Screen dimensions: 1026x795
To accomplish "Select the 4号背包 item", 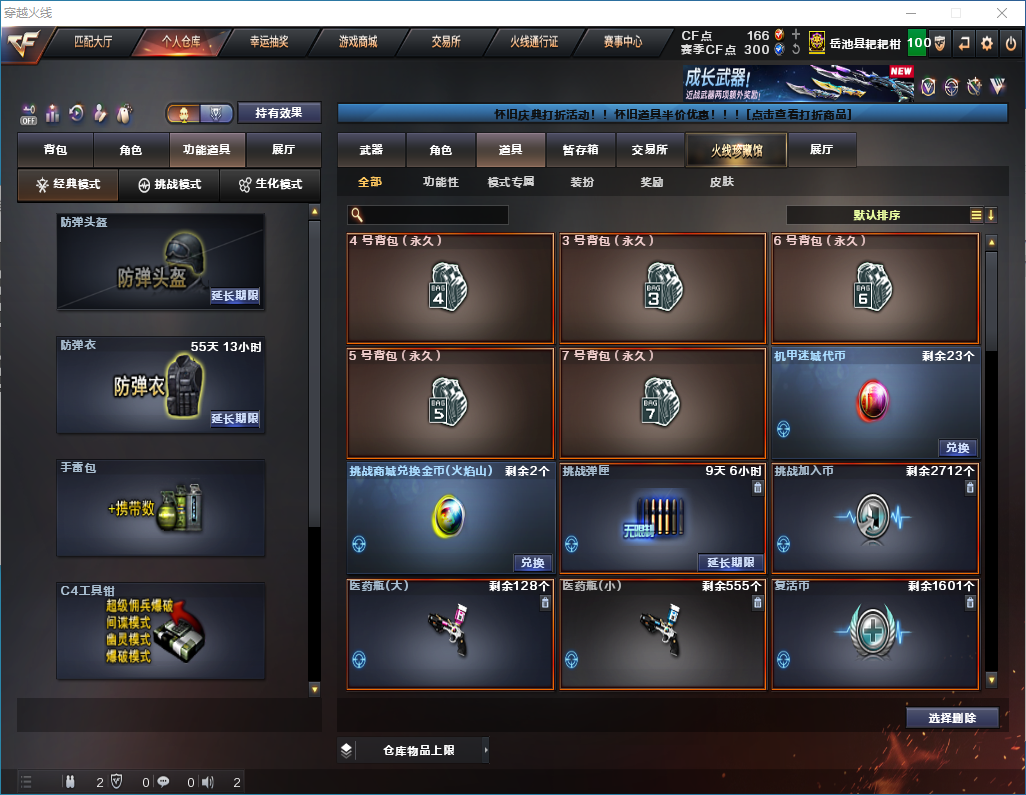I will (450, 288).
